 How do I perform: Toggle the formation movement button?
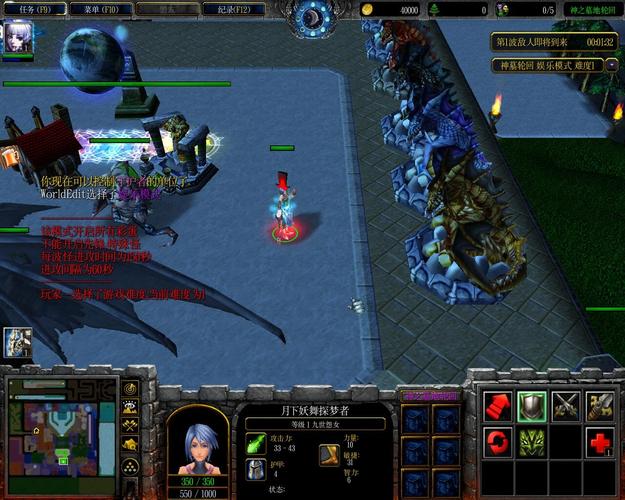tap(130, 465)
